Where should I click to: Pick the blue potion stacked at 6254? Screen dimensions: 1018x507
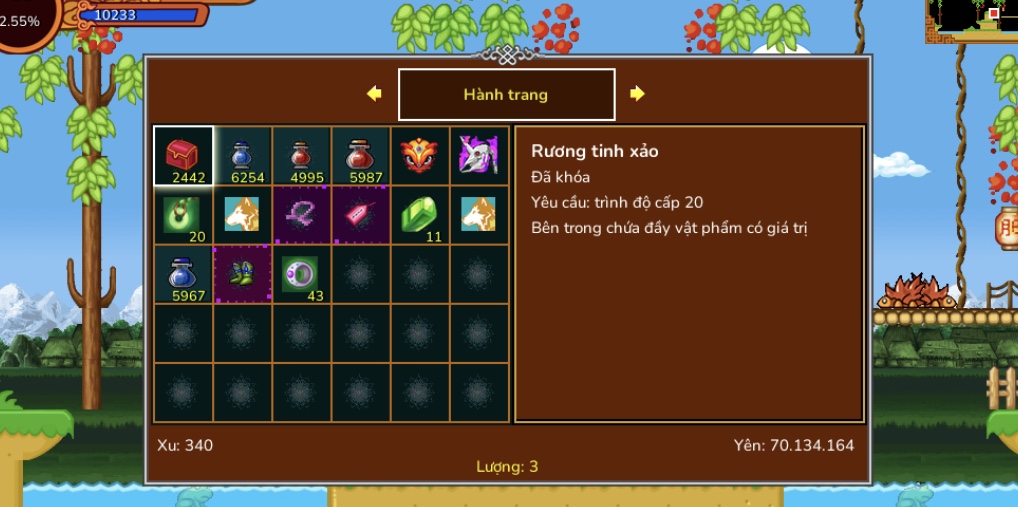(x=242, y=156)
